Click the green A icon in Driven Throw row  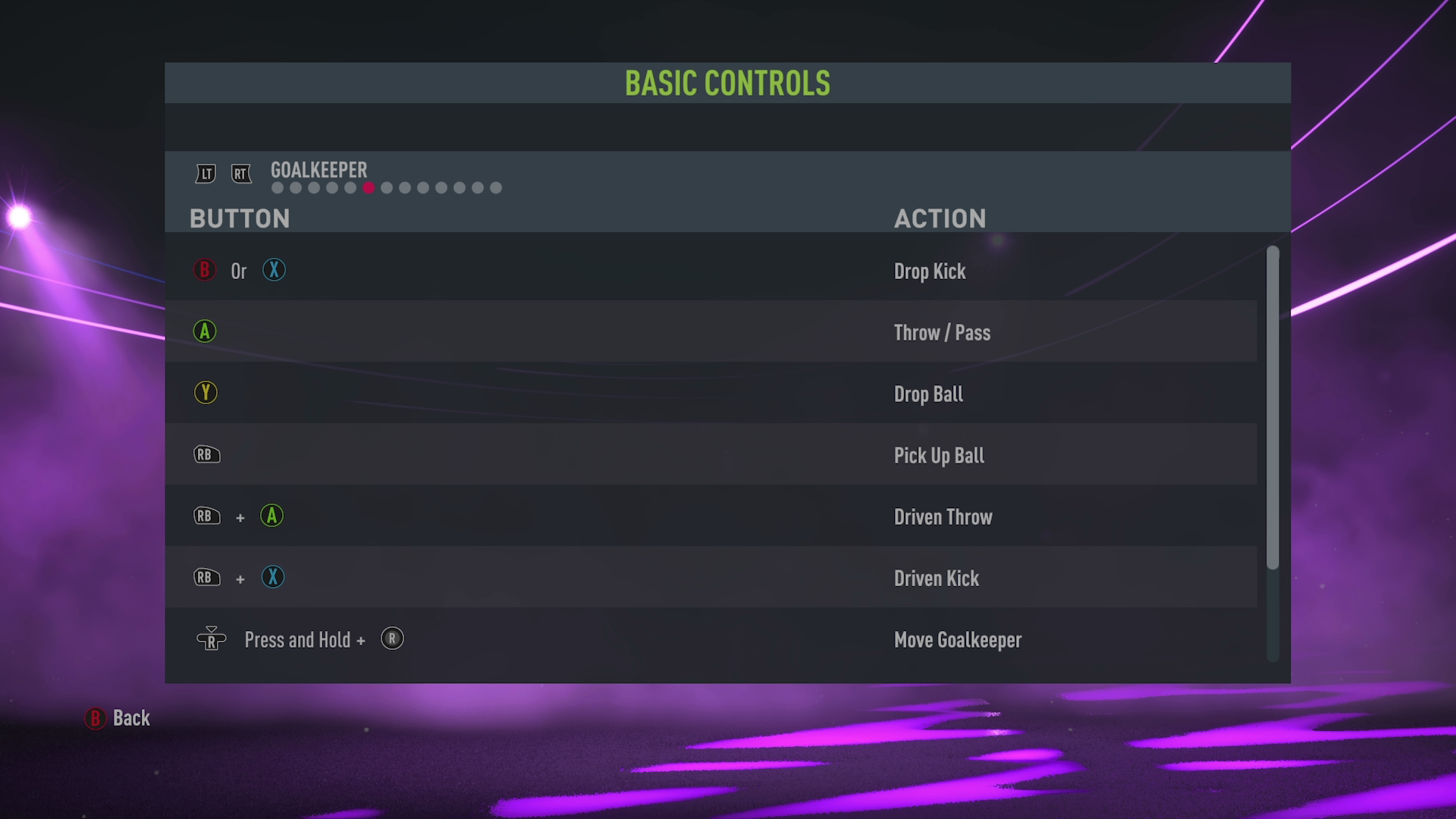(271, 516)
